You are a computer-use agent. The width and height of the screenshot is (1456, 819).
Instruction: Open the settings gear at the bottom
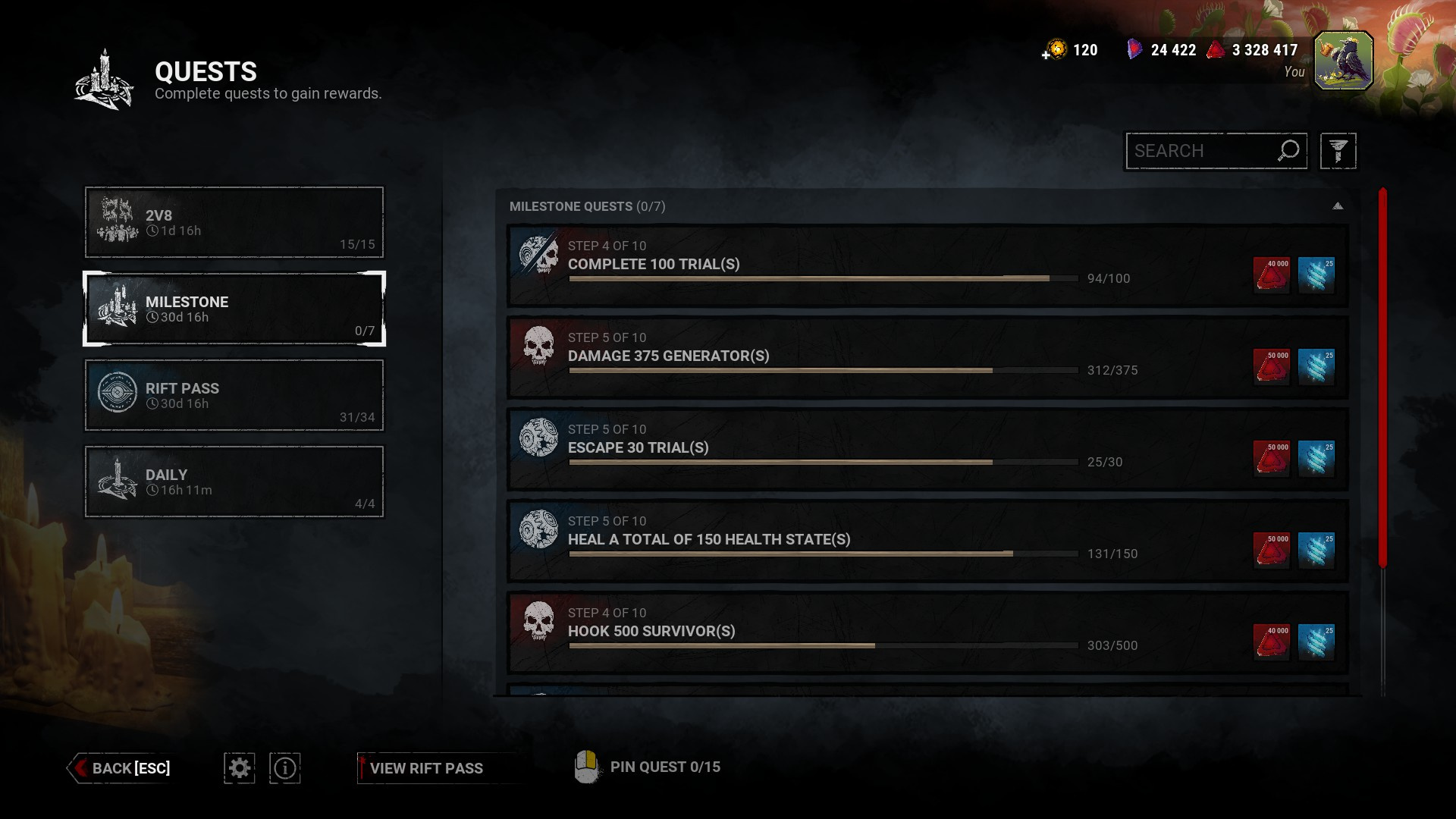pyautogui.click(x=240, y=767)
